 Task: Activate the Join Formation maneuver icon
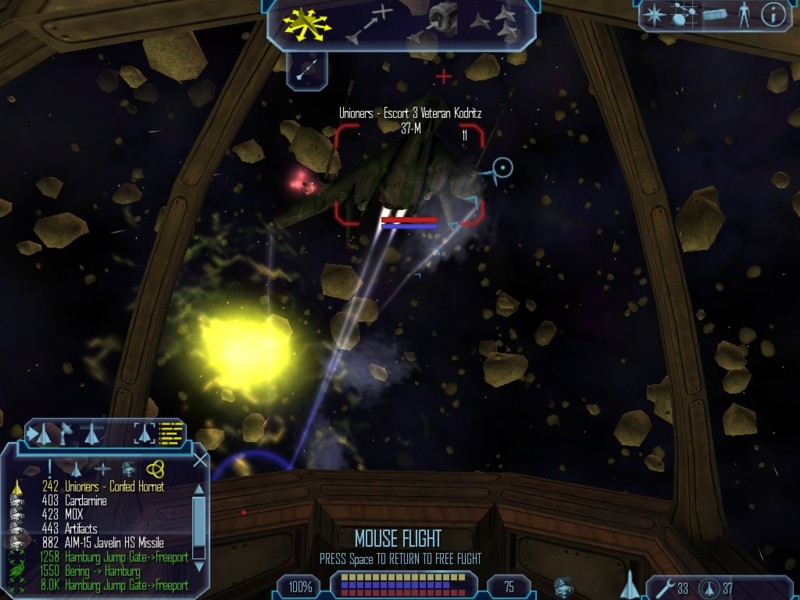click(x=499, y=24)
